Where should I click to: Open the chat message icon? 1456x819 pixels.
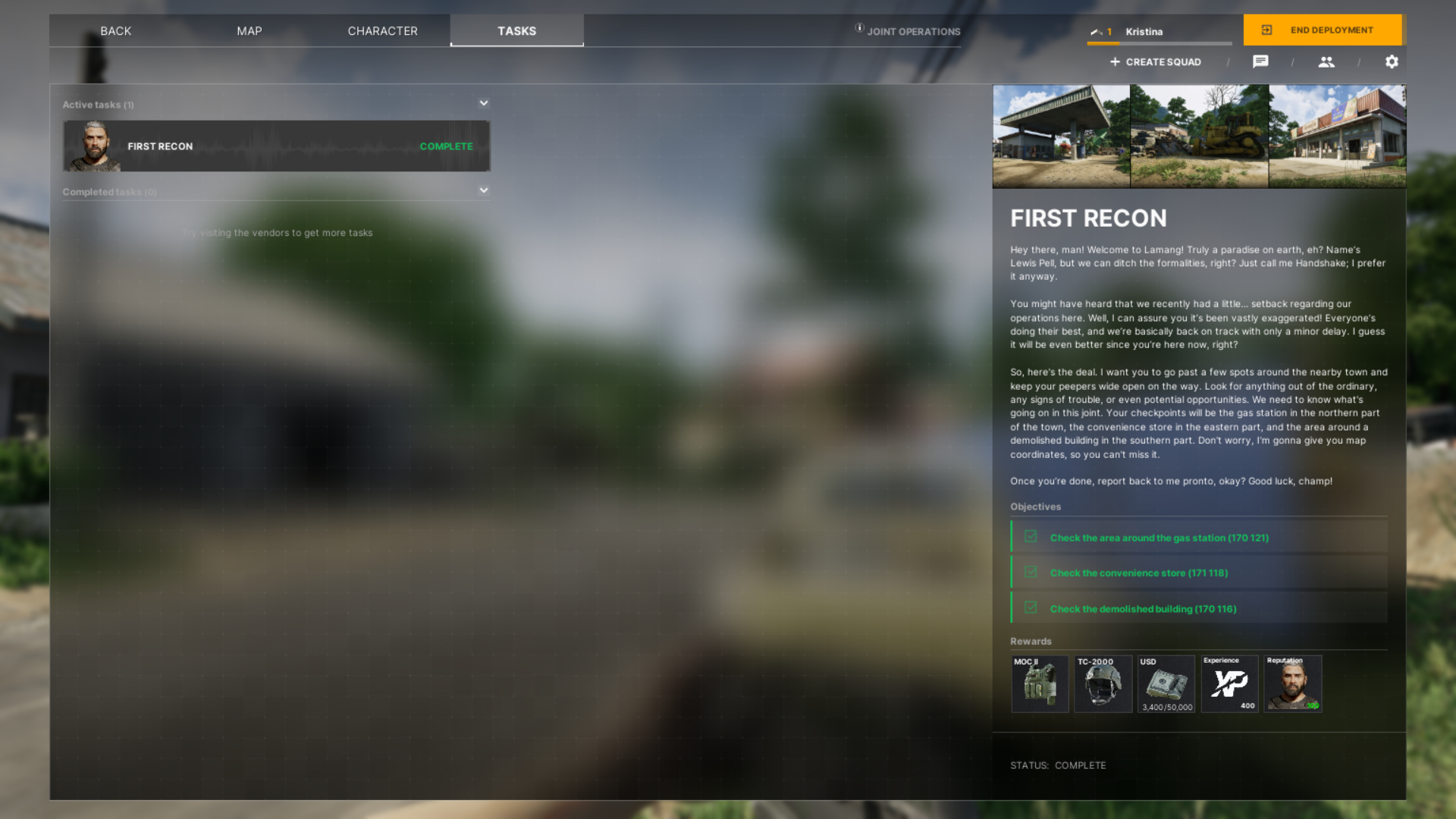1261,61
